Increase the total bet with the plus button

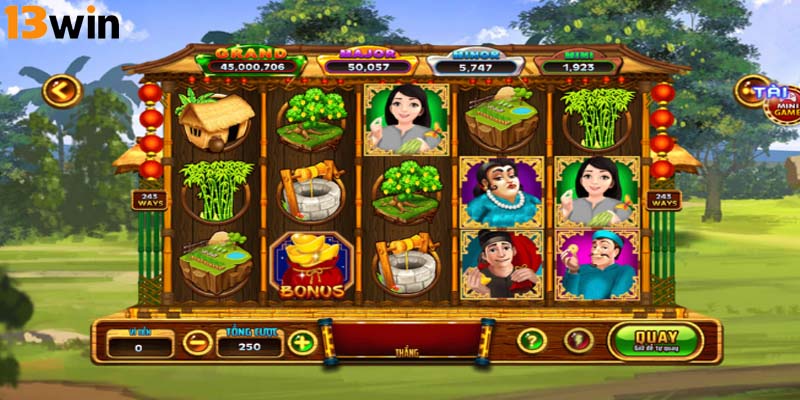[x=301, y=343]
